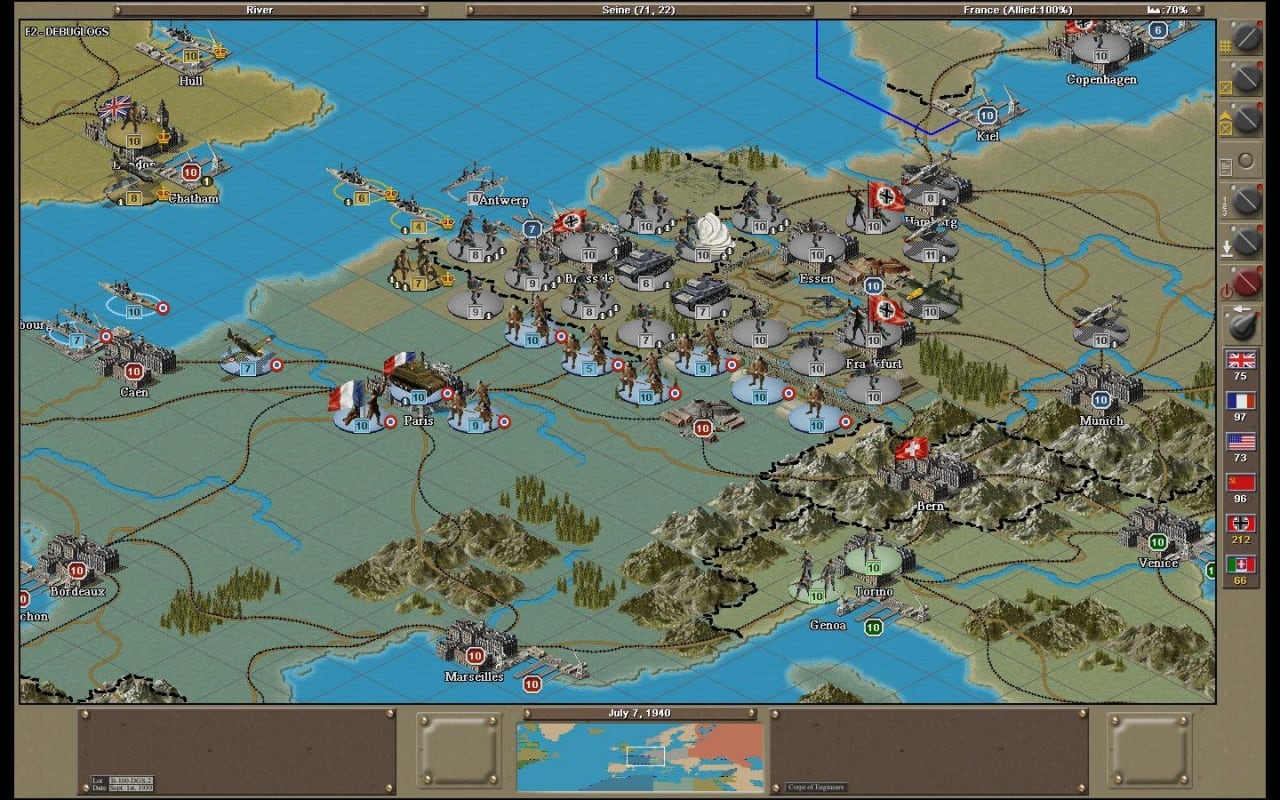Click the 70% zoom level indicator
Image resolution: width=1280 pixels, height=800 pixels.
coord(1170,9)
